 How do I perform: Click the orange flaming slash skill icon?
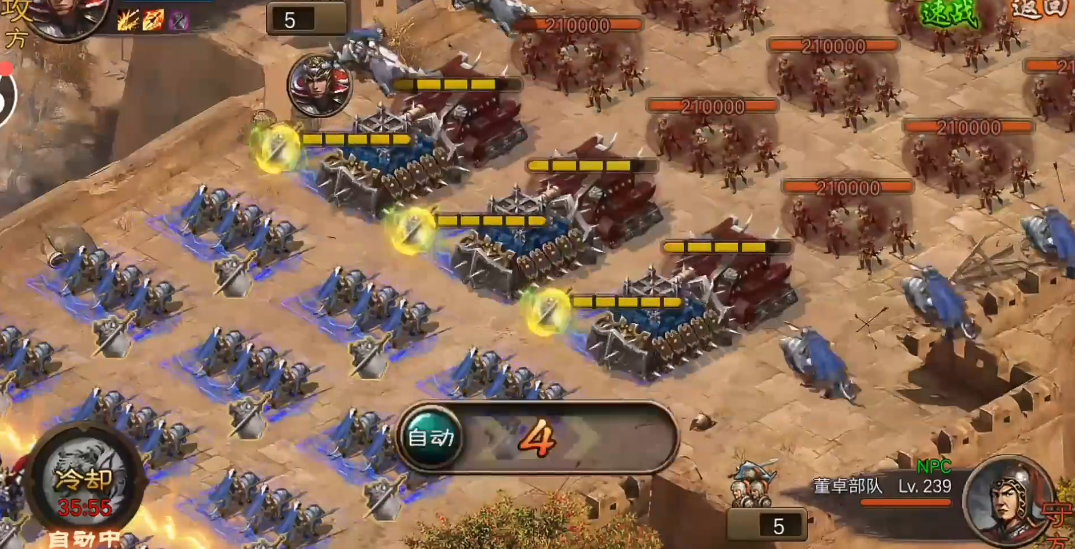[x=154, y=19]
